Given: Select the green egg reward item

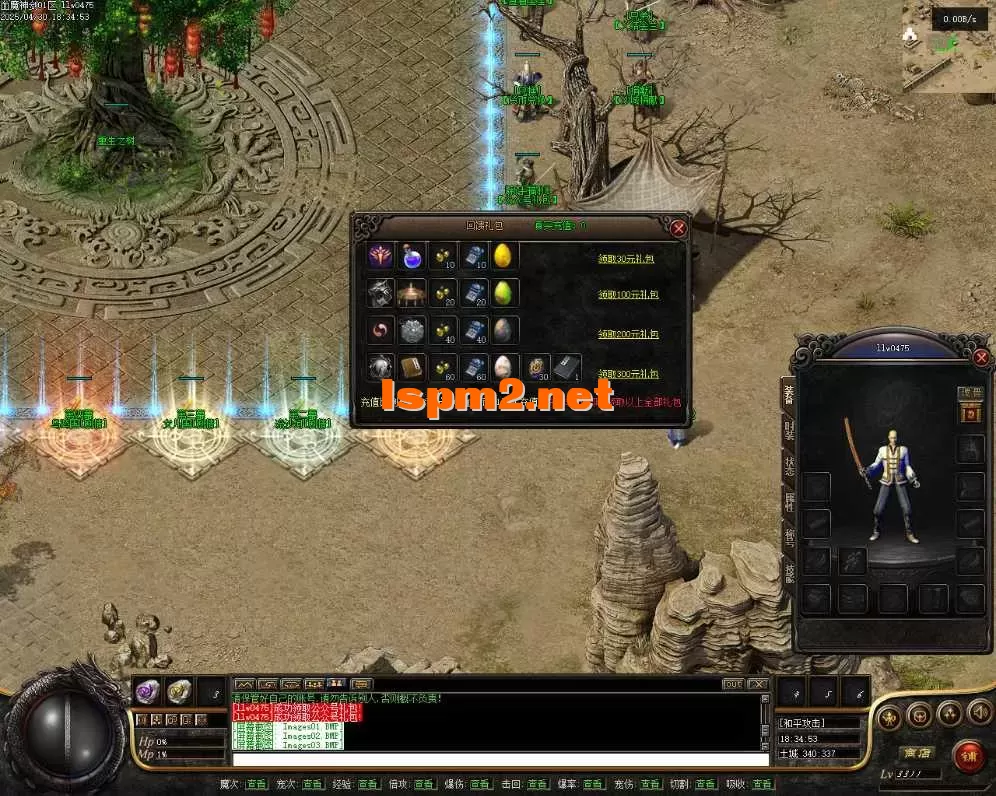Looking at the screenshot, I should [x=503, y=293].
